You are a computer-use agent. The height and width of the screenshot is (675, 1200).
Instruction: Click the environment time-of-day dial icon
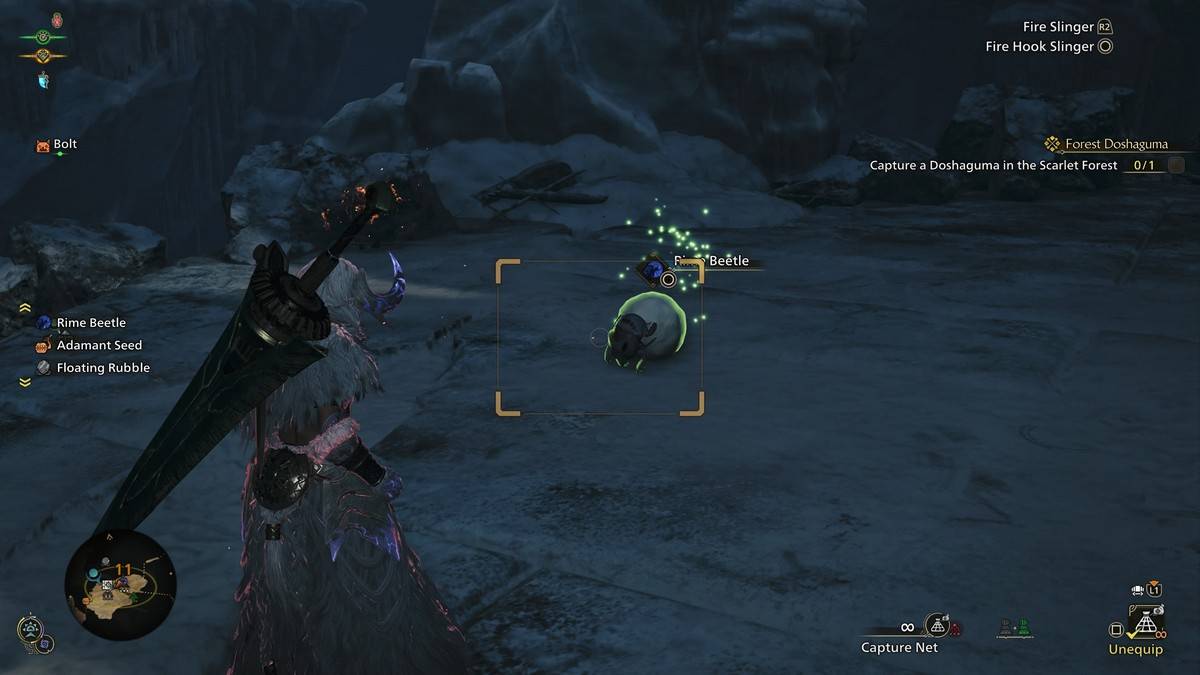point(31,631)
